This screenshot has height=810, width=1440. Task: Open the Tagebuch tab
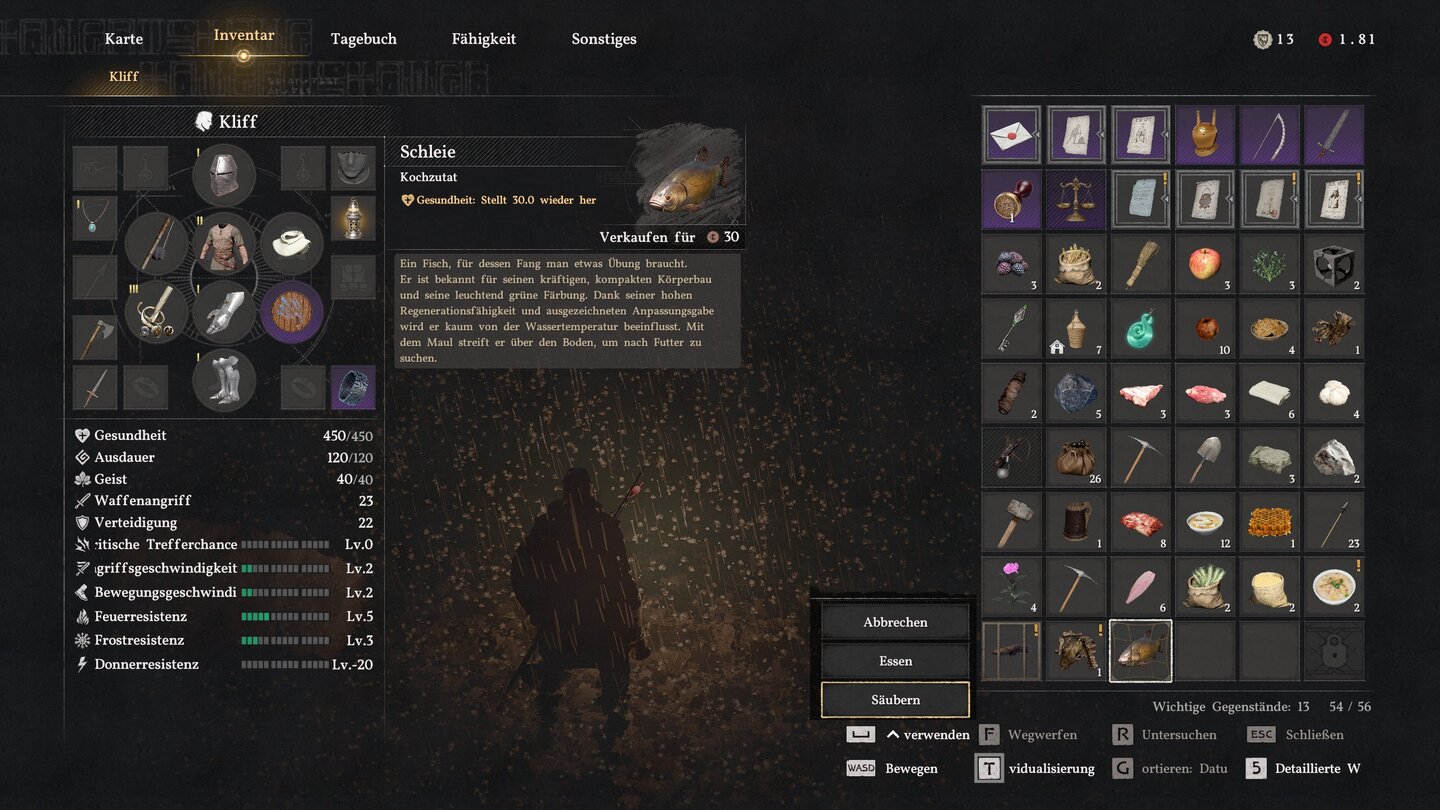tap(364, 39)
